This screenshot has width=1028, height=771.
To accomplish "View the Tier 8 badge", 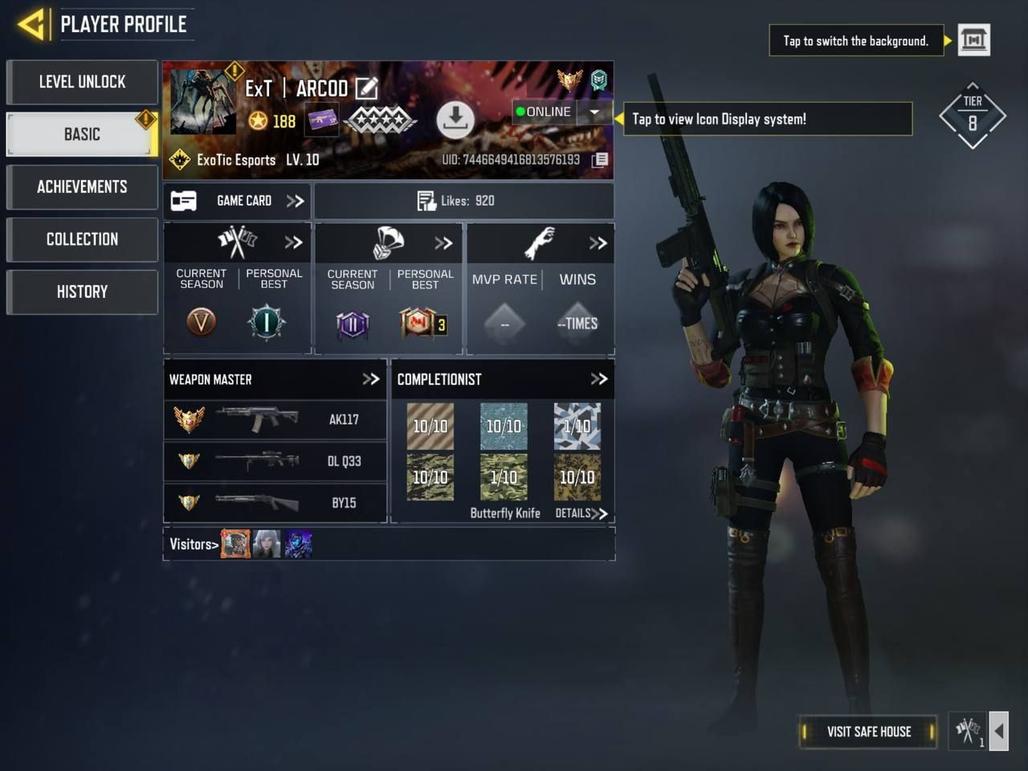I will point(972,116).
